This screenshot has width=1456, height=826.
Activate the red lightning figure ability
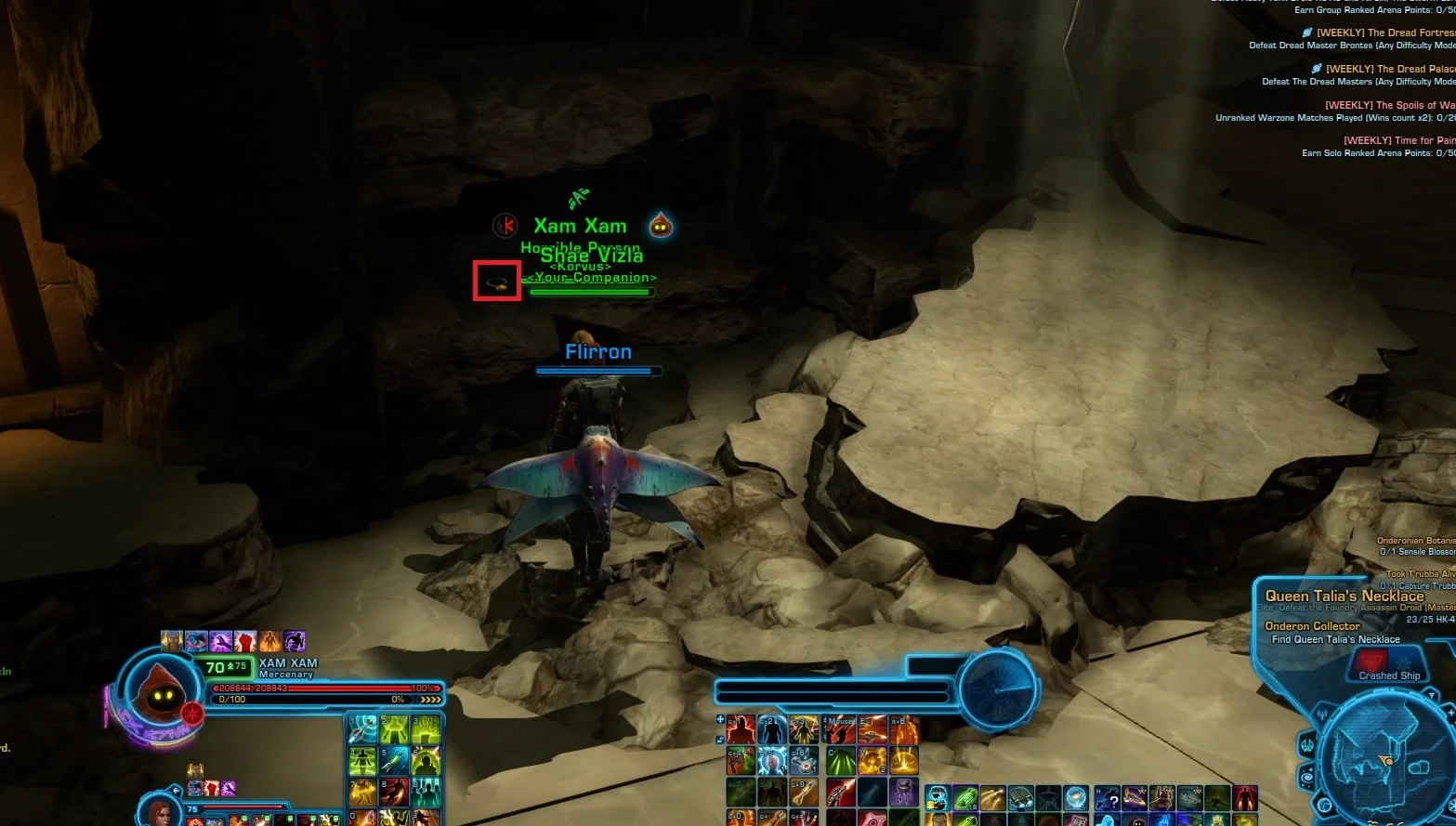pyautogui.click(x=741, y=729)
